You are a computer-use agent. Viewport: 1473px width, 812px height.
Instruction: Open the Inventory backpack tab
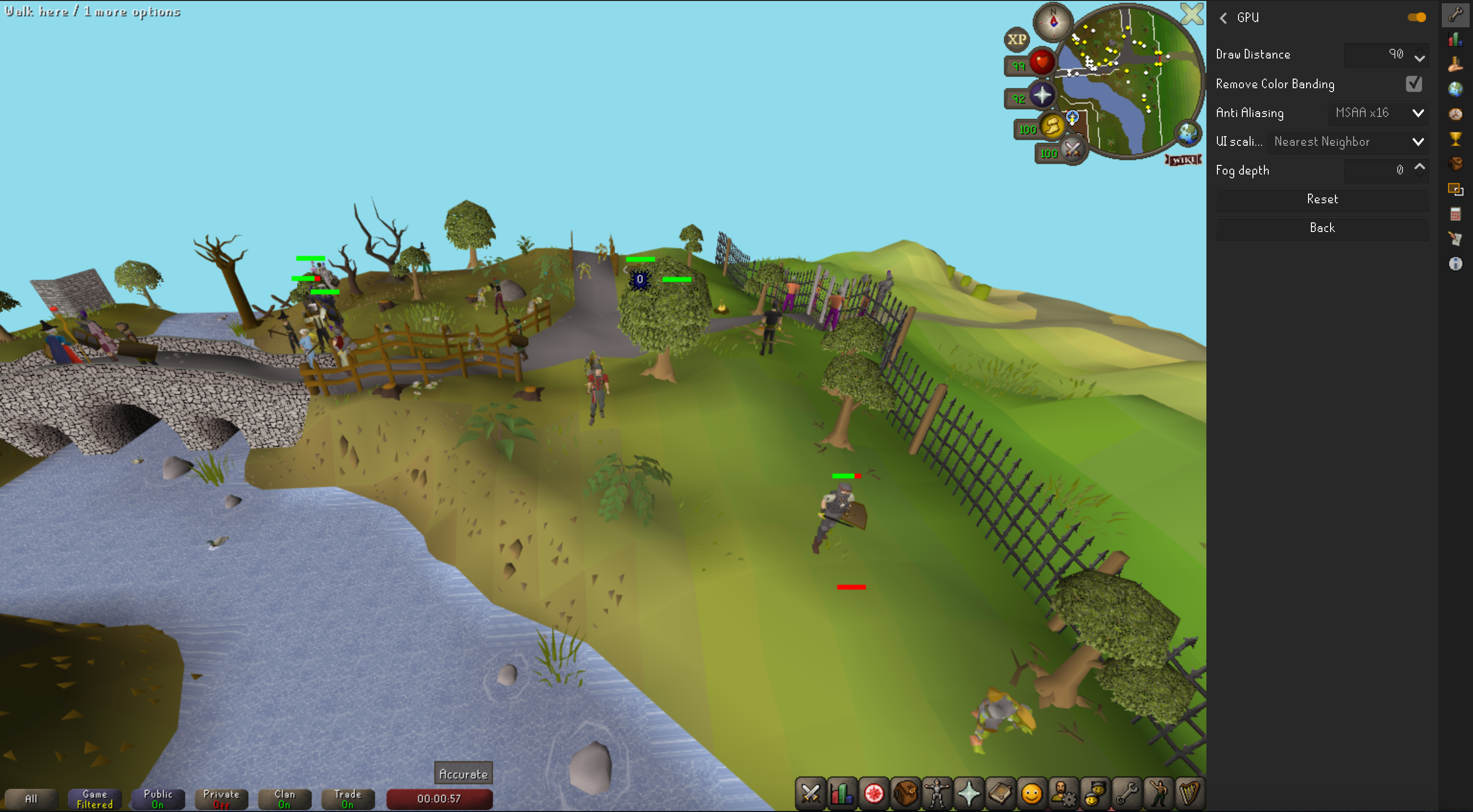point(905,794)
